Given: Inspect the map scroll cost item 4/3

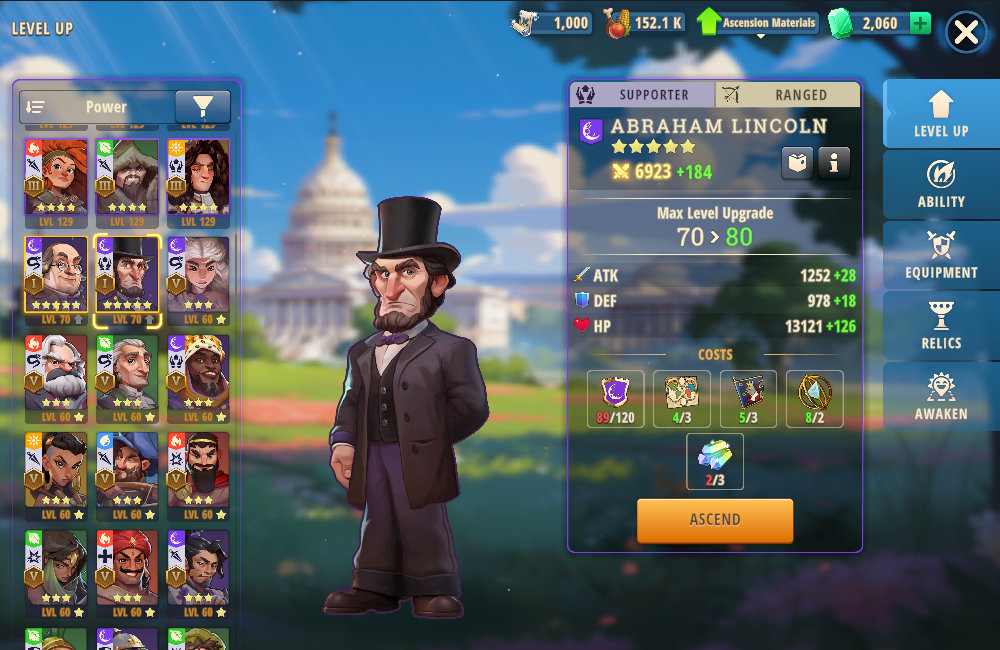Looking at the screenshot, I should coord(681,399).
